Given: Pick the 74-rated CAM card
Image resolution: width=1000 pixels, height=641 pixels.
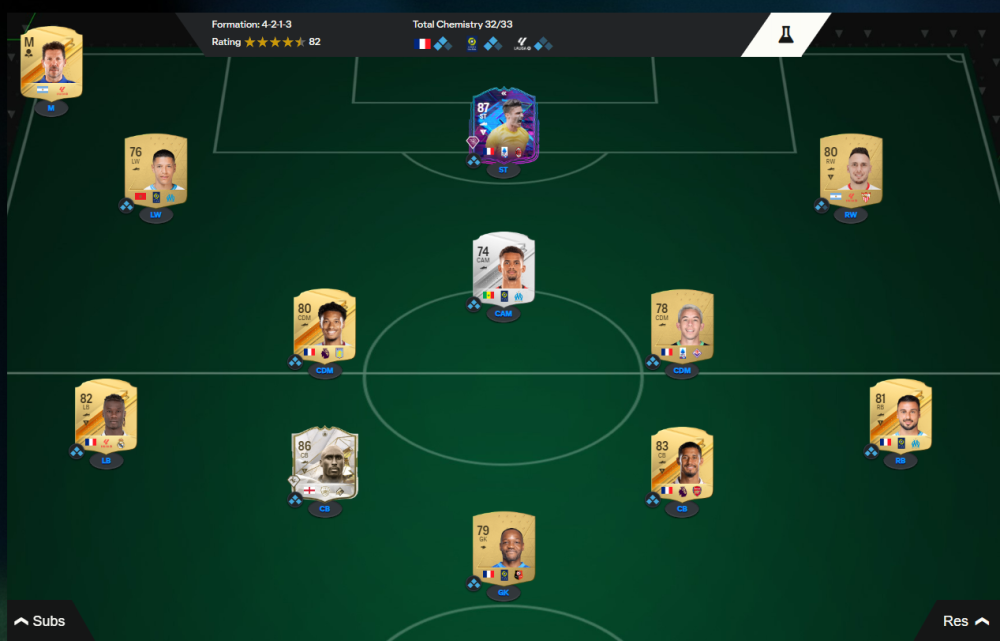Looking at the screenshot, I should (x=503, y=267).
